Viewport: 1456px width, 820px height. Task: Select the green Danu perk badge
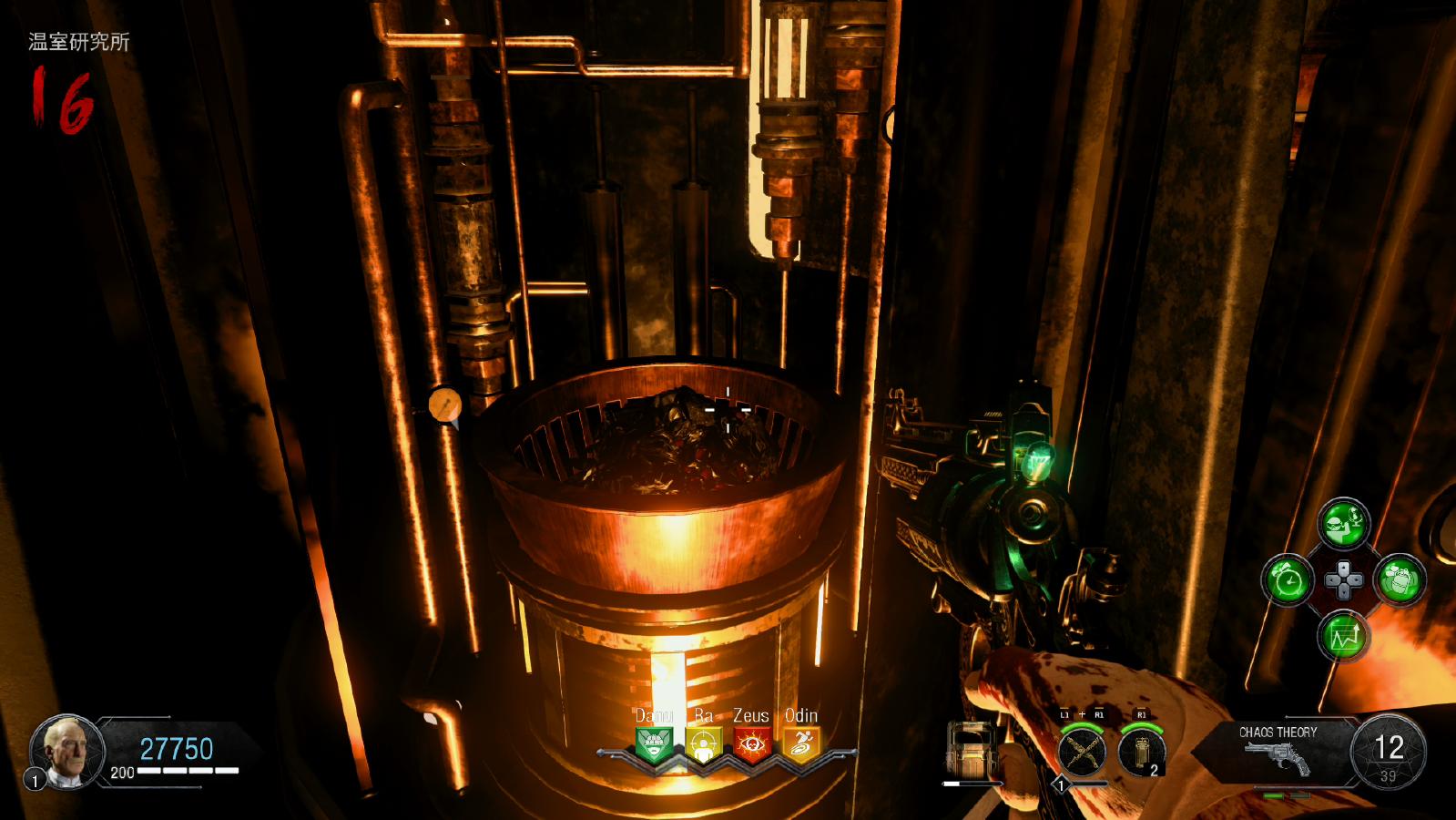click(654, 744)
